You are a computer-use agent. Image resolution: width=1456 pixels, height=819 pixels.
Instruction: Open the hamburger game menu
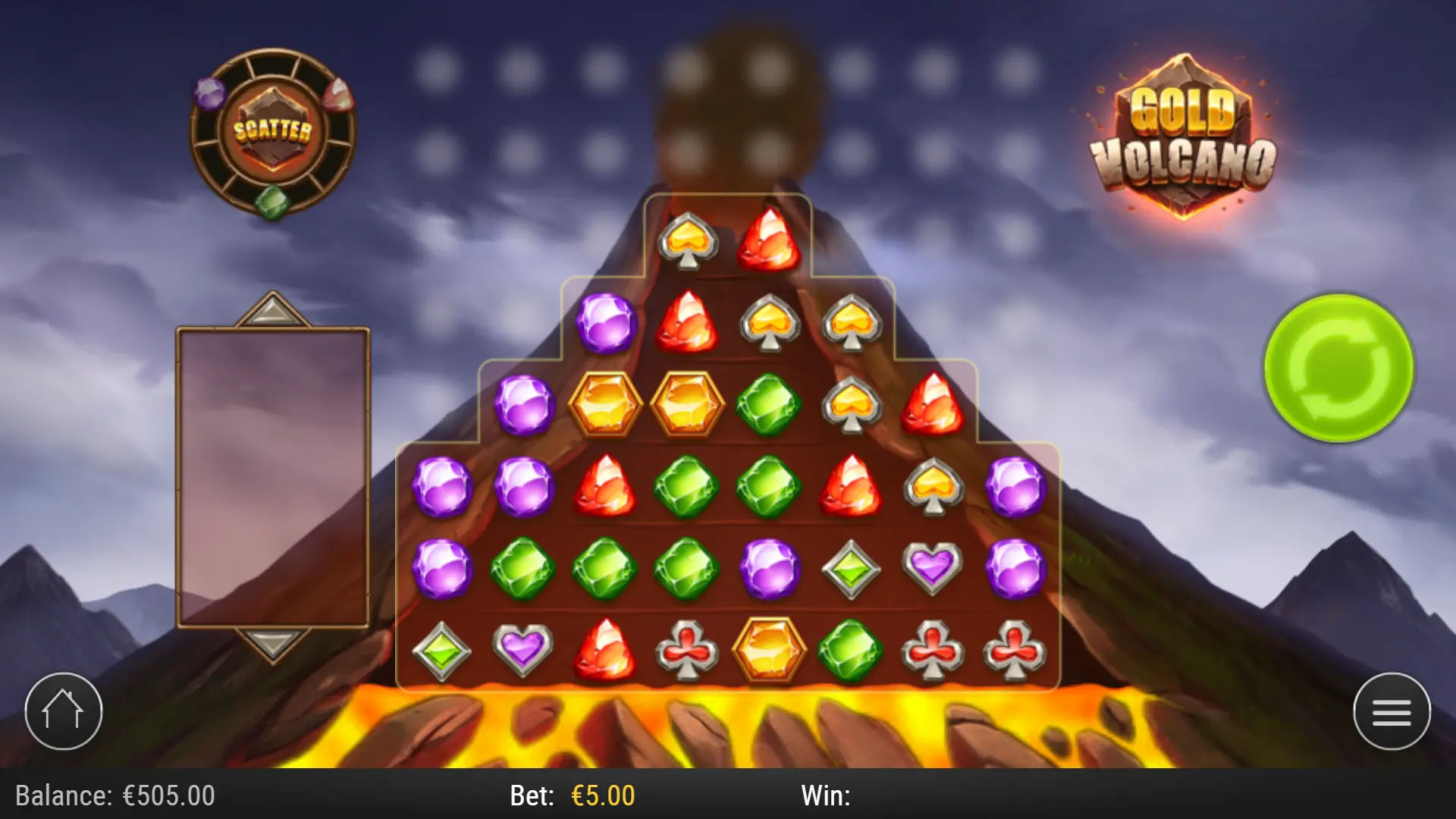1392,711
